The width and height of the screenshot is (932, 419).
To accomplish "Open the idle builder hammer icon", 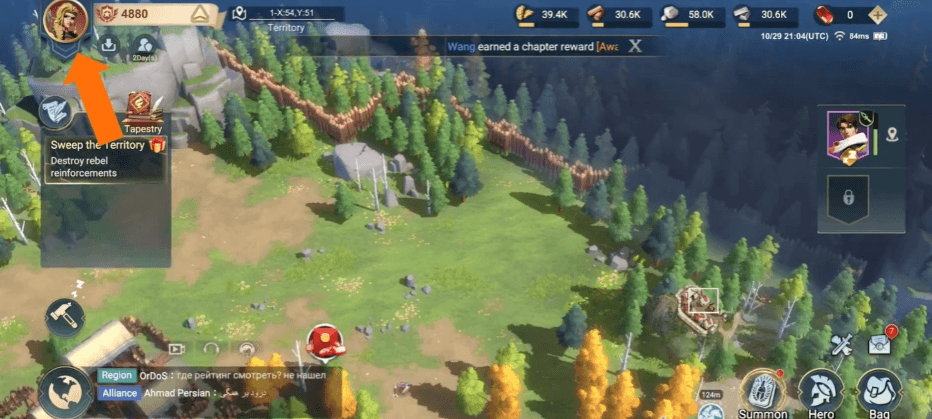I will coord(65,316).
